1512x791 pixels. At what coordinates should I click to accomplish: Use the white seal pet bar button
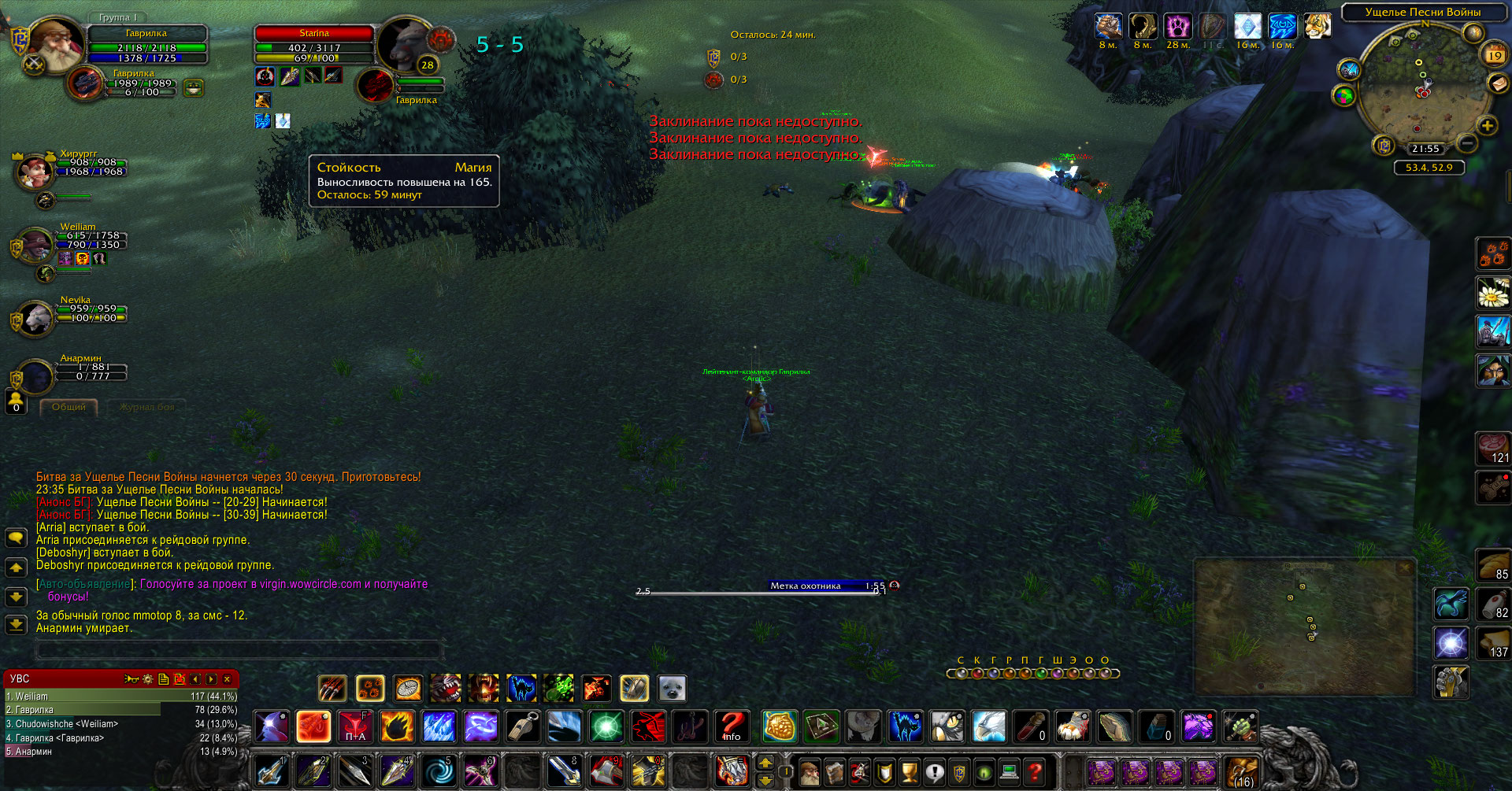(x=673, y=689)
